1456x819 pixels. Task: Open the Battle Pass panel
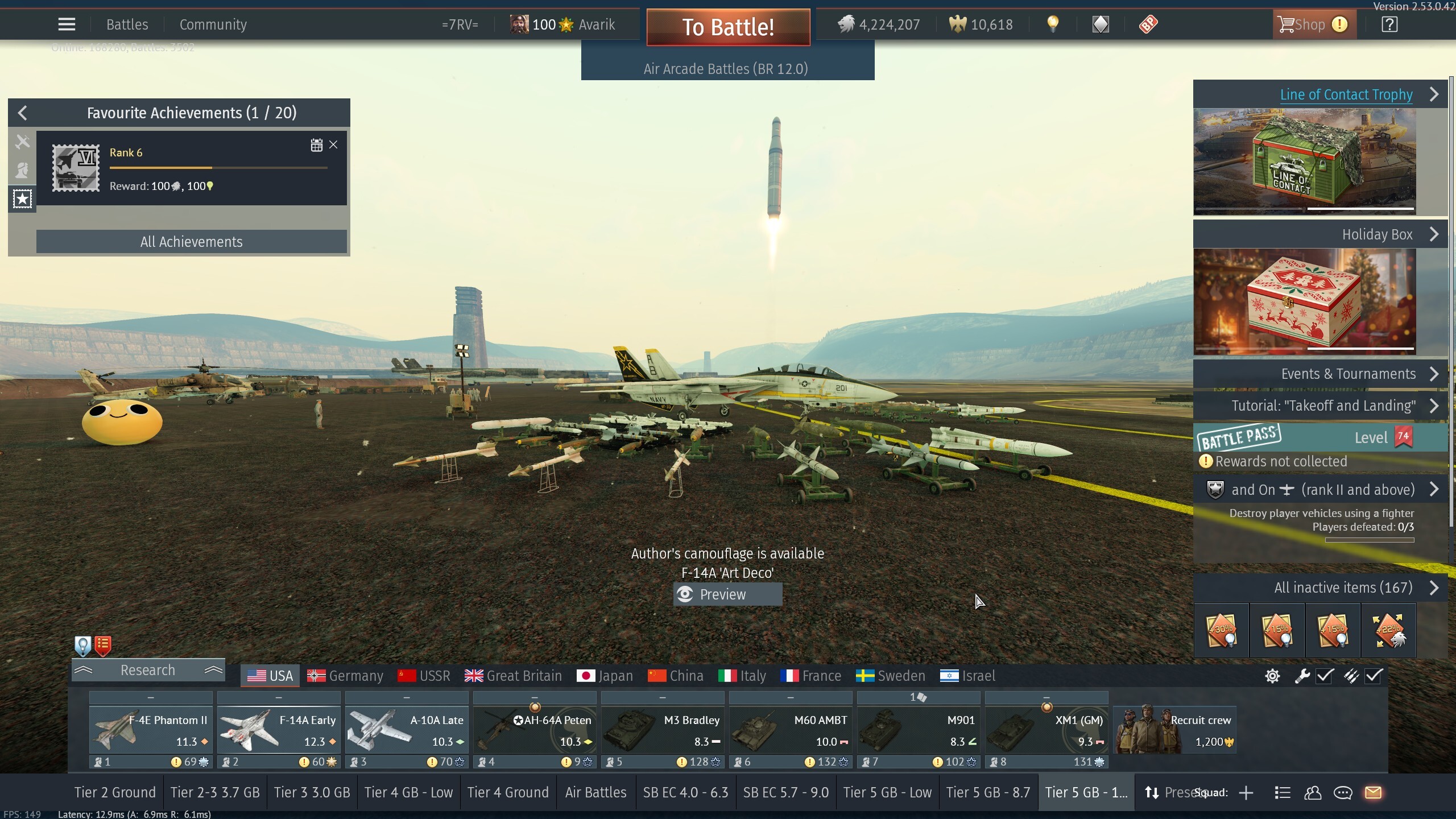point(1319,437)
